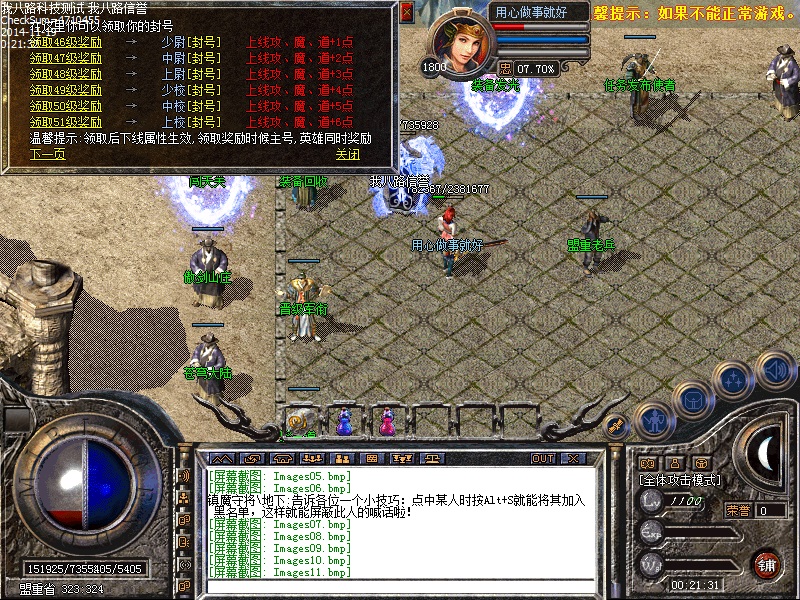
Task: Select the blue potion in the belt
Action: 345,422
